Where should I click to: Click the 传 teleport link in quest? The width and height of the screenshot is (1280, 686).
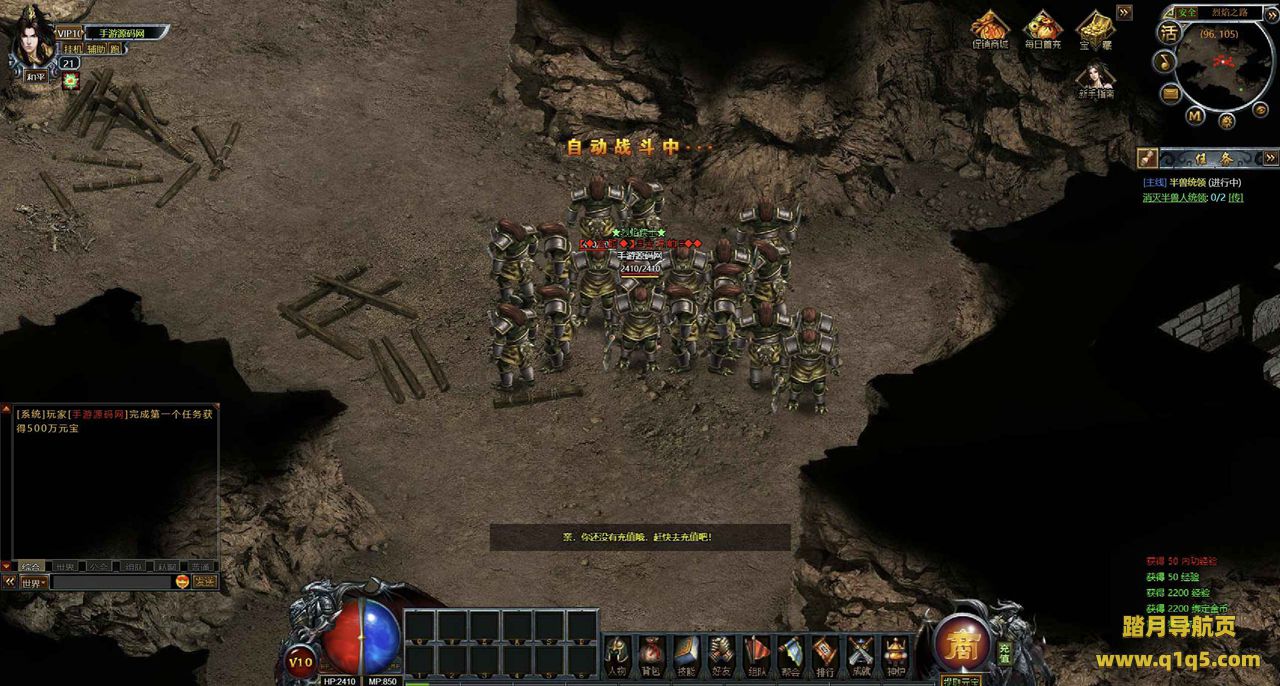tap(1236, 198)
